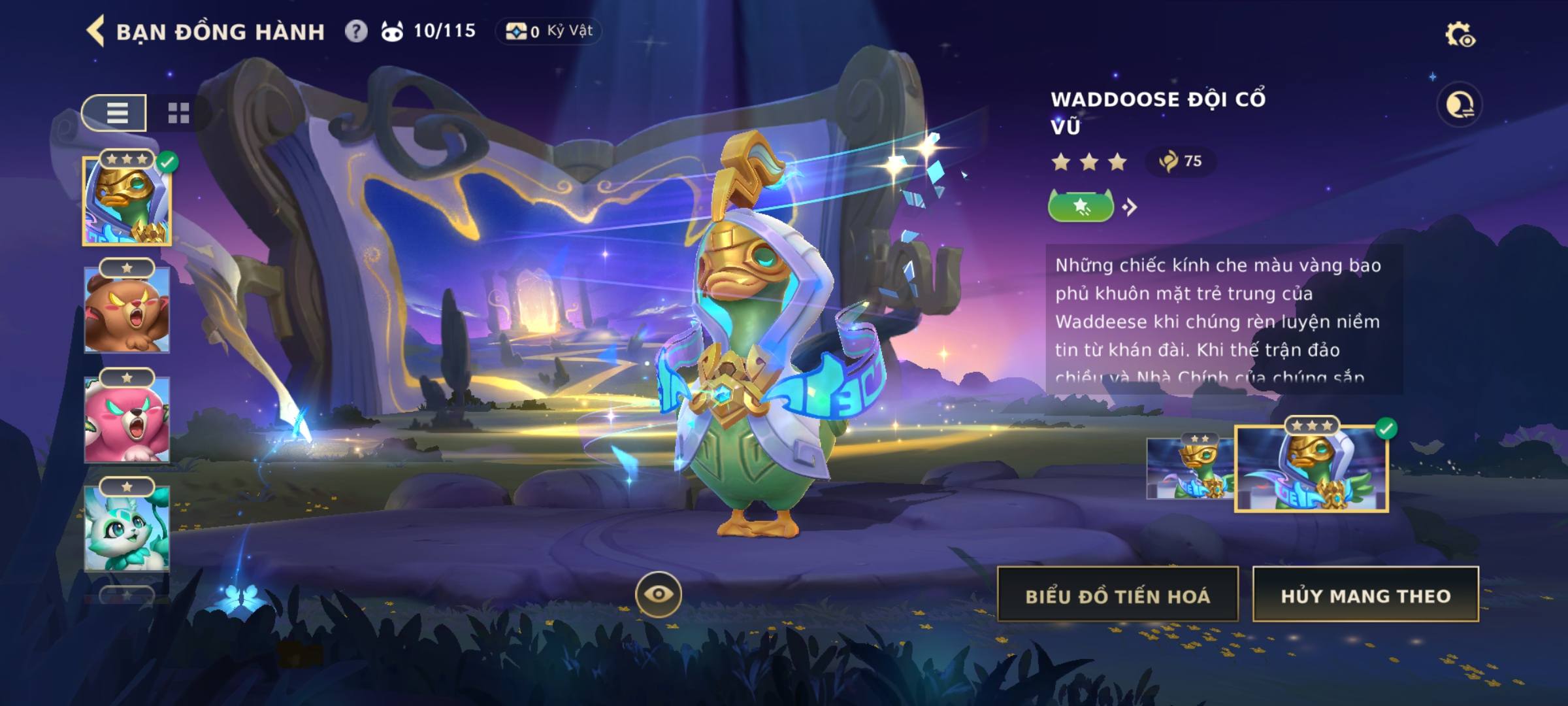Viewport: 1568px width, 706px height.
Task: Open the question mark help icon
Action: [x=356, y=31]
